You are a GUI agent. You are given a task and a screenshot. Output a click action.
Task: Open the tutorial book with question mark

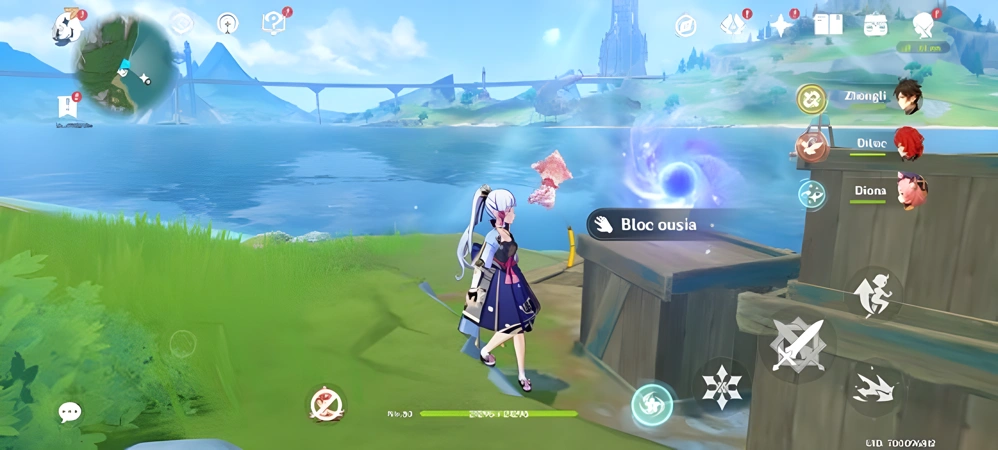click(x=273, y=22)
